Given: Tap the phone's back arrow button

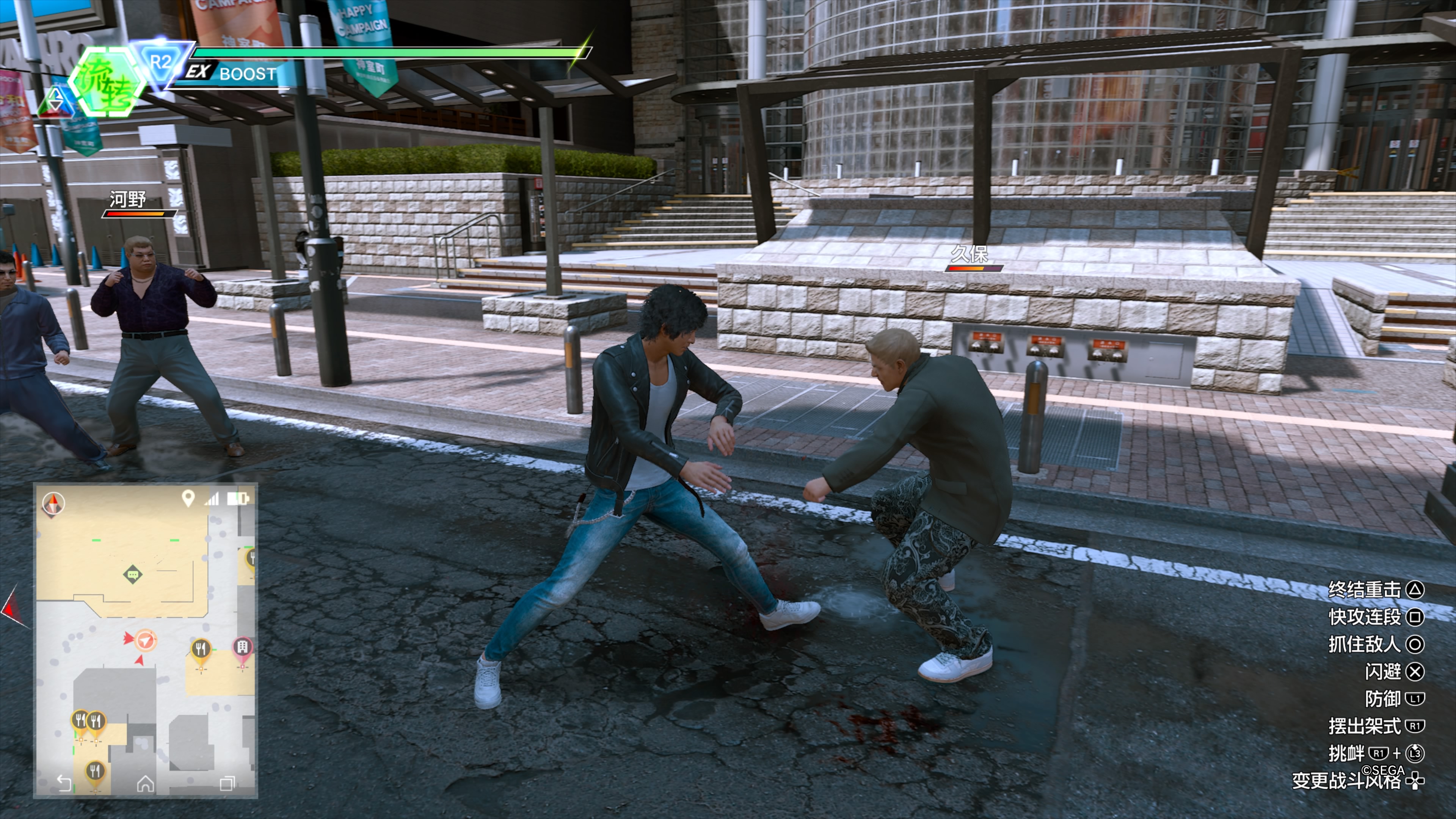Looking at the screenshot, I should (x=64, y=783).
